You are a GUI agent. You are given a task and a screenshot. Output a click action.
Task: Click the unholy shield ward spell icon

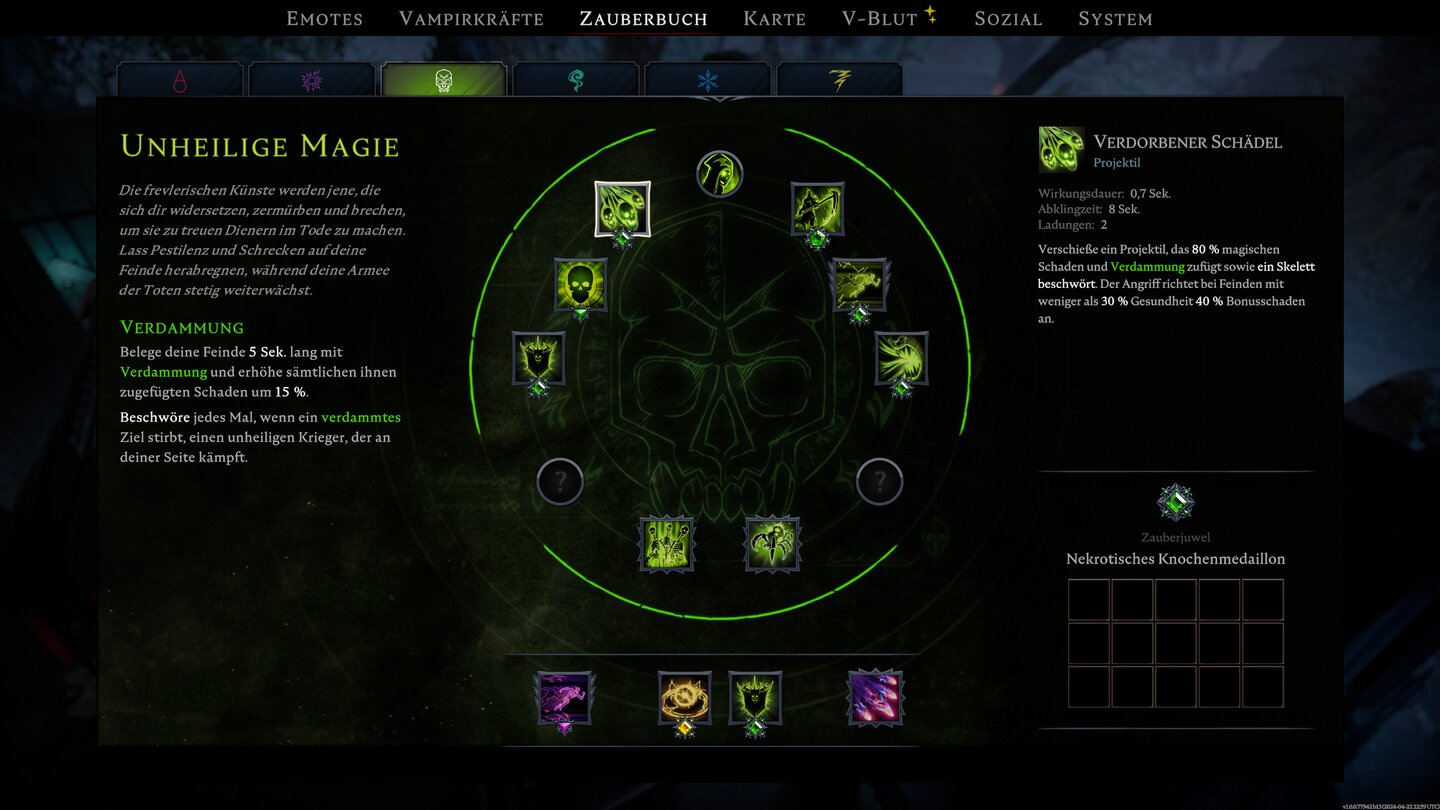pos(537,358)
